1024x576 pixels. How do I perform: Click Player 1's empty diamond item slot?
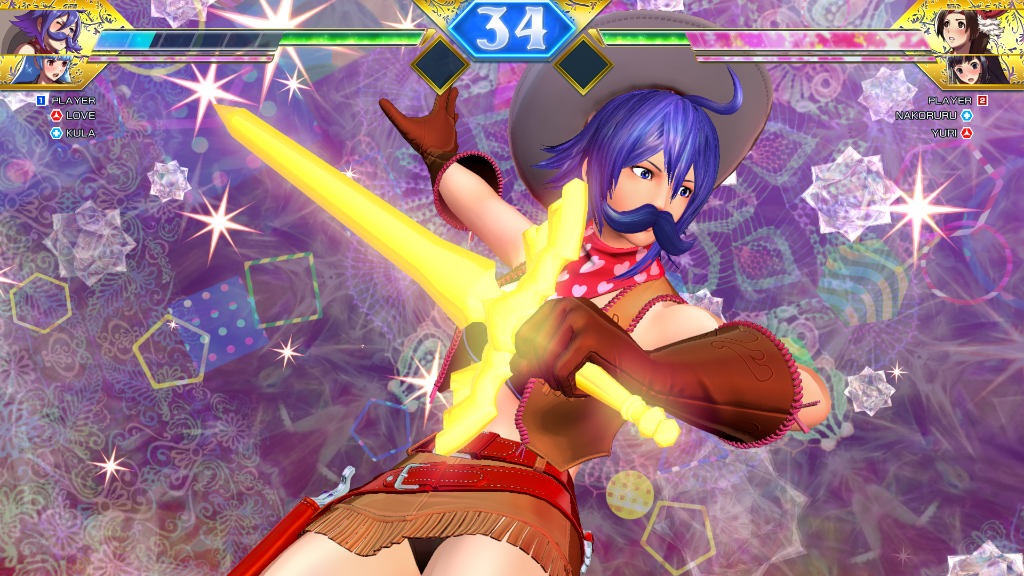440,65
